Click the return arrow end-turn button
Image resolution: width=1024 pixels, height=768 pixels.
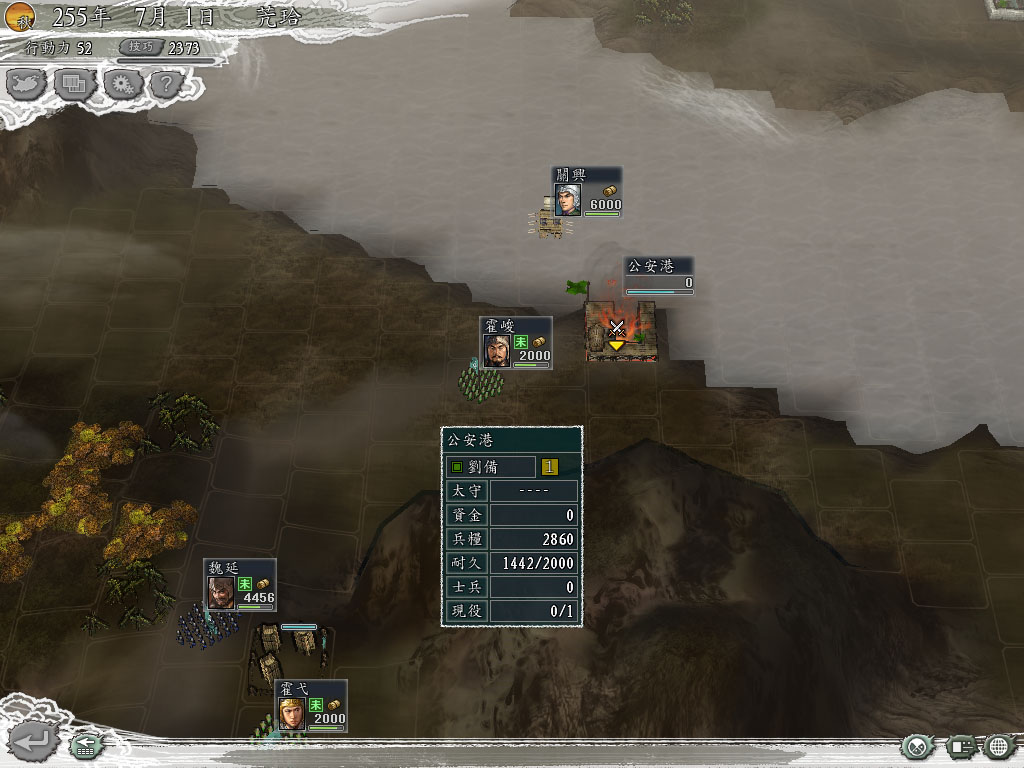point(34,742)
